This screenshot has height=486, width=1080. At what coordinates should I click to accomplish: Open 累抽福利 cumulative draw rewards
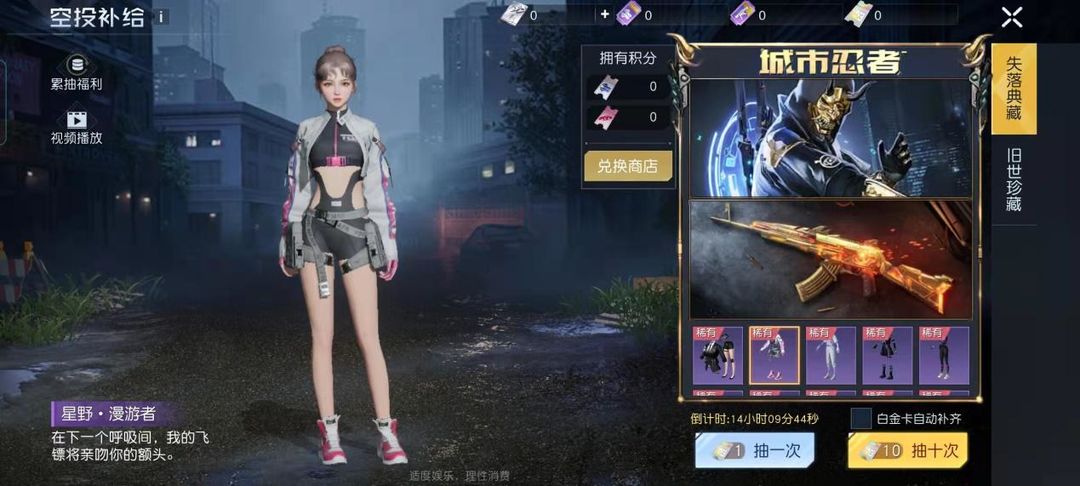pyautogui.click(x=76, y=73)
